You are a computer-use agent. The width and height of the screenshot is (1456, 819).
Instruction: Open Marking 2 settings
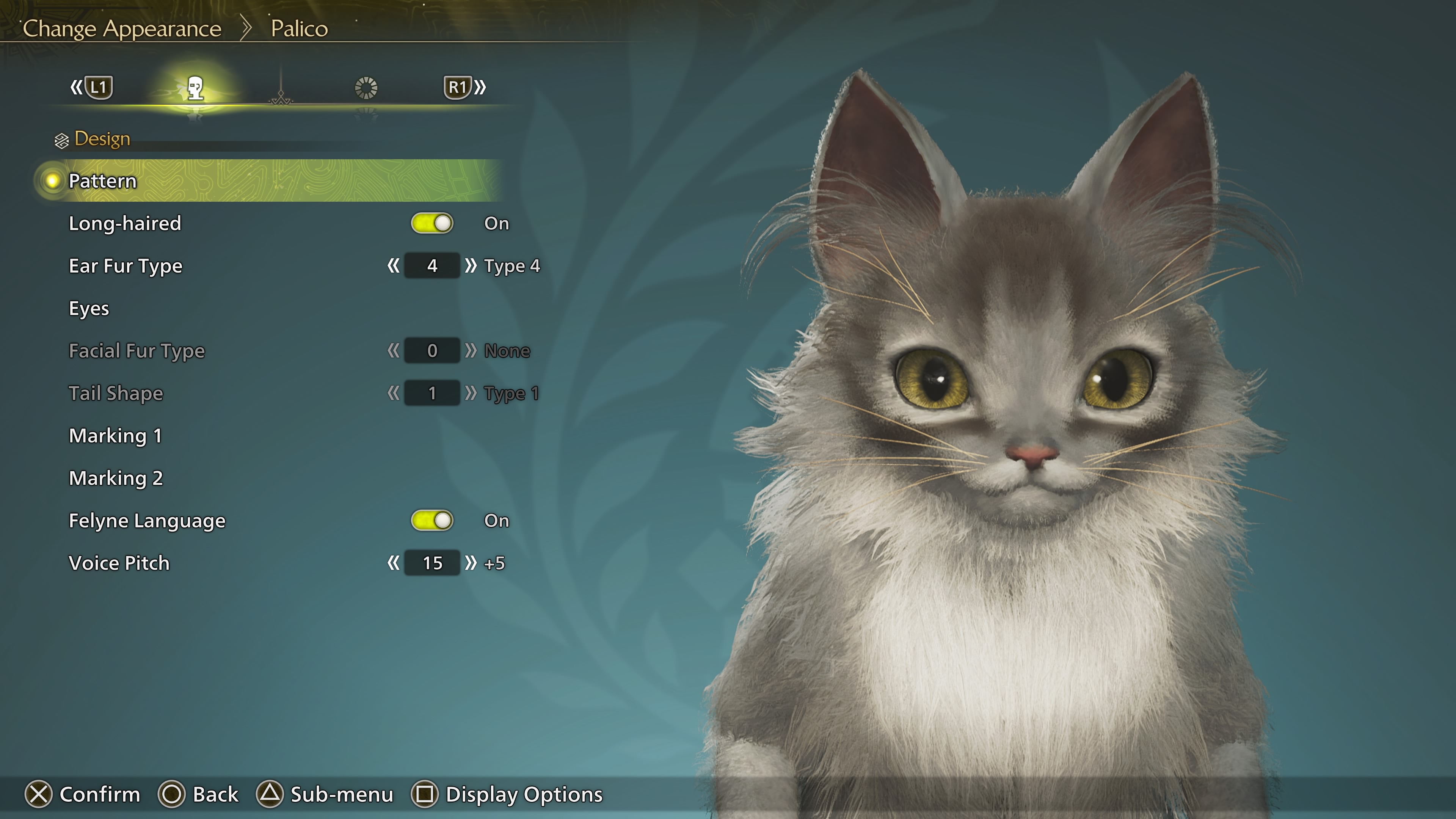point(116,478)
